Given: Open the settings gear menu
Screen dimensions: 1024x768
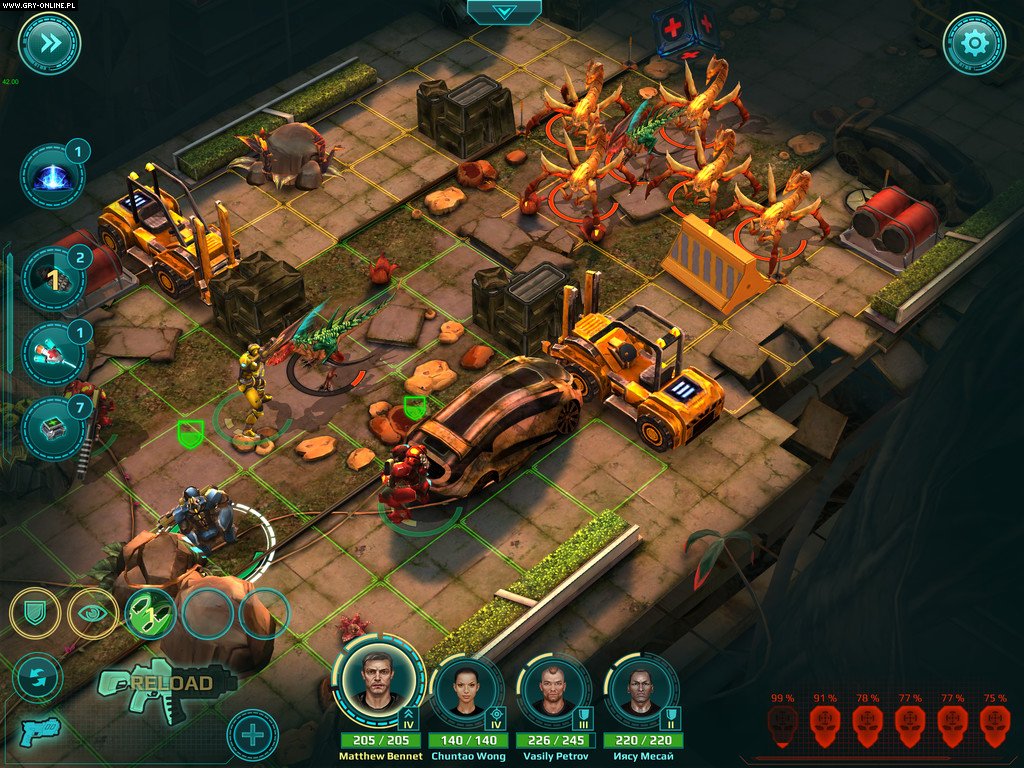Looking at the screenshot, I should click(974, 43).
